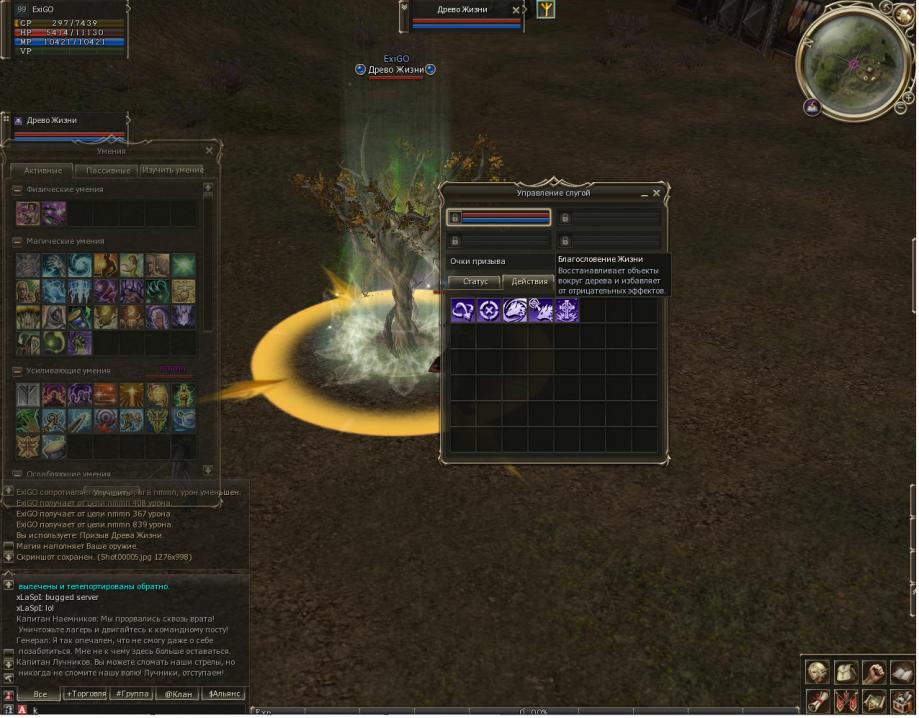
Task: Collapse the Физические умения section
Action: tap(17, 189)
